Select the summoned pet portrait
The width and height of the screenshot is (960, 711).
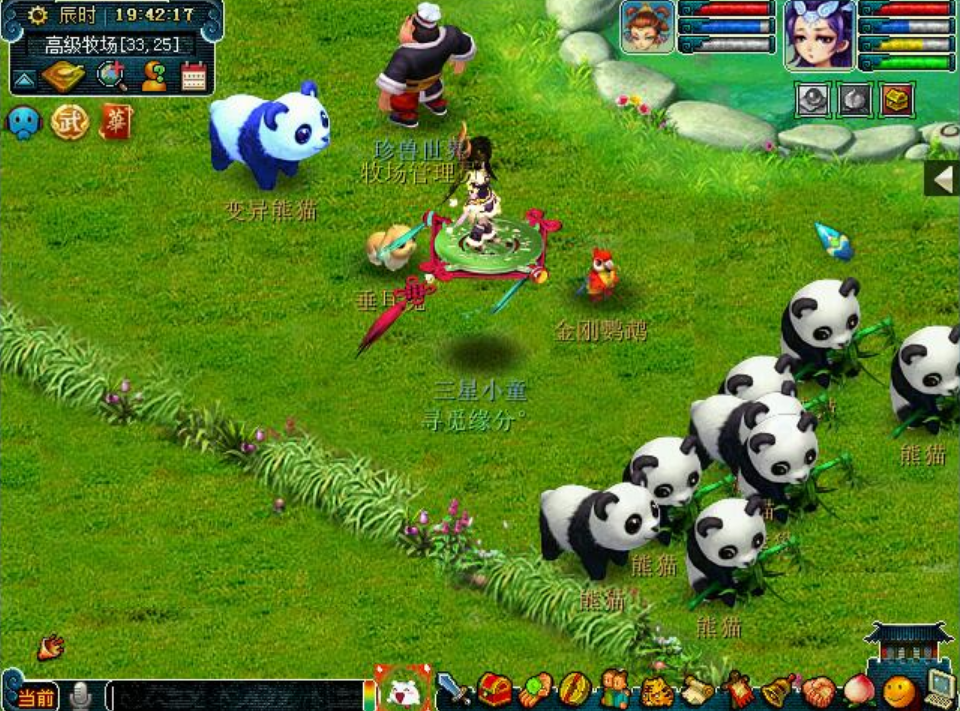[x=647, y=26]
